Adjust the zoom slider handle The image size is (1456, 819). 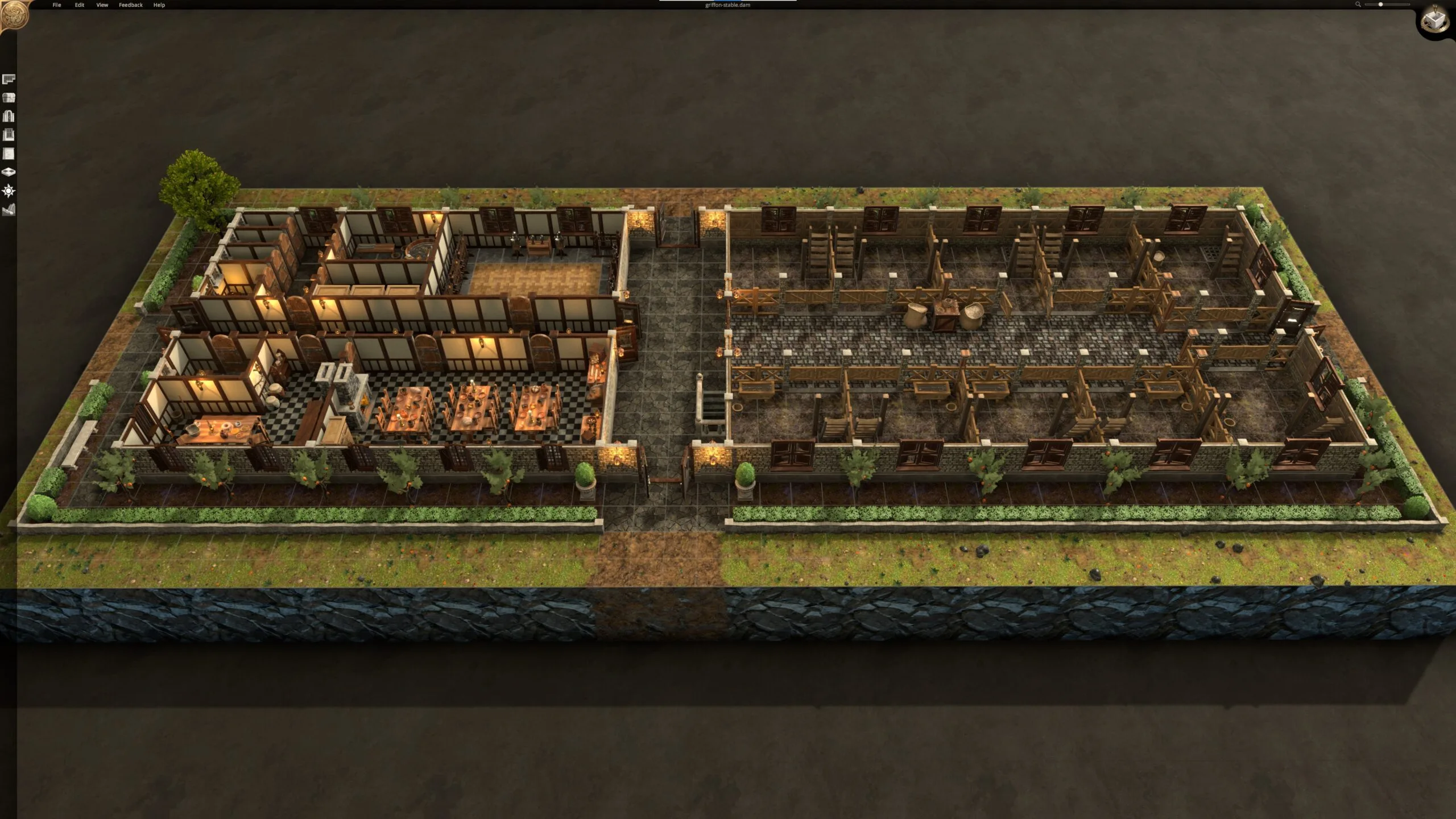coord(1381,4)
